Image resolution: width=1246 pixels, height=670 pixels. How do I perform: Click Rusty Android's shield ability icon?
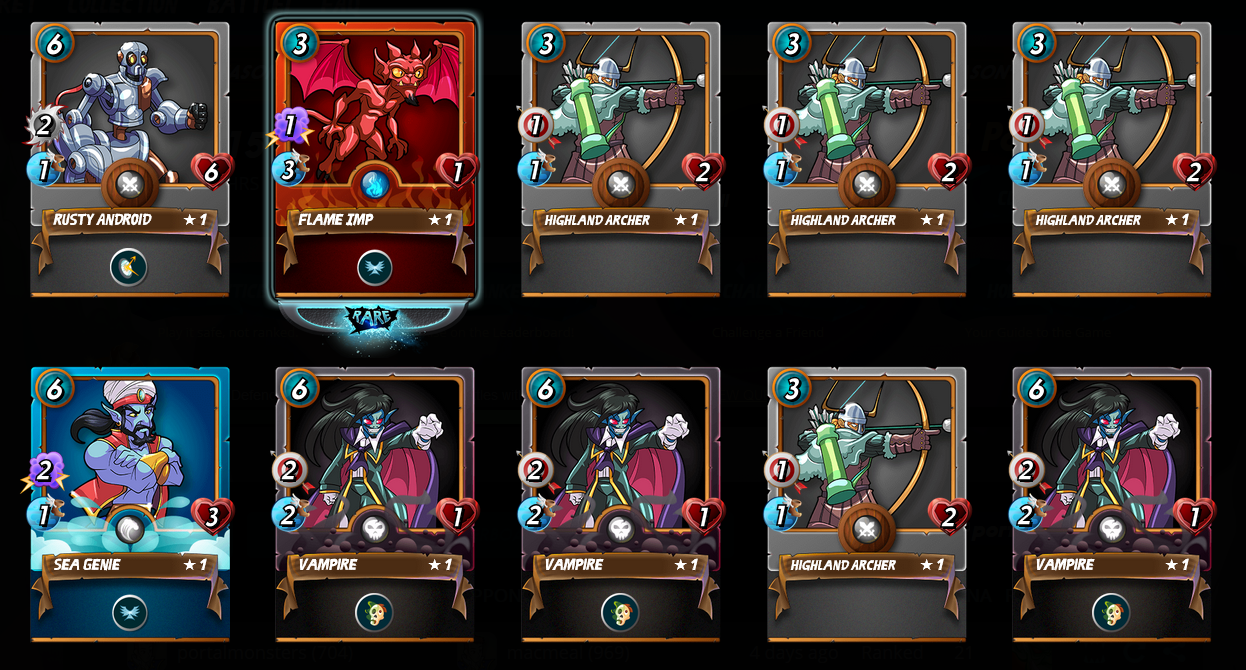pyautogui.click(x=129, y=267)
